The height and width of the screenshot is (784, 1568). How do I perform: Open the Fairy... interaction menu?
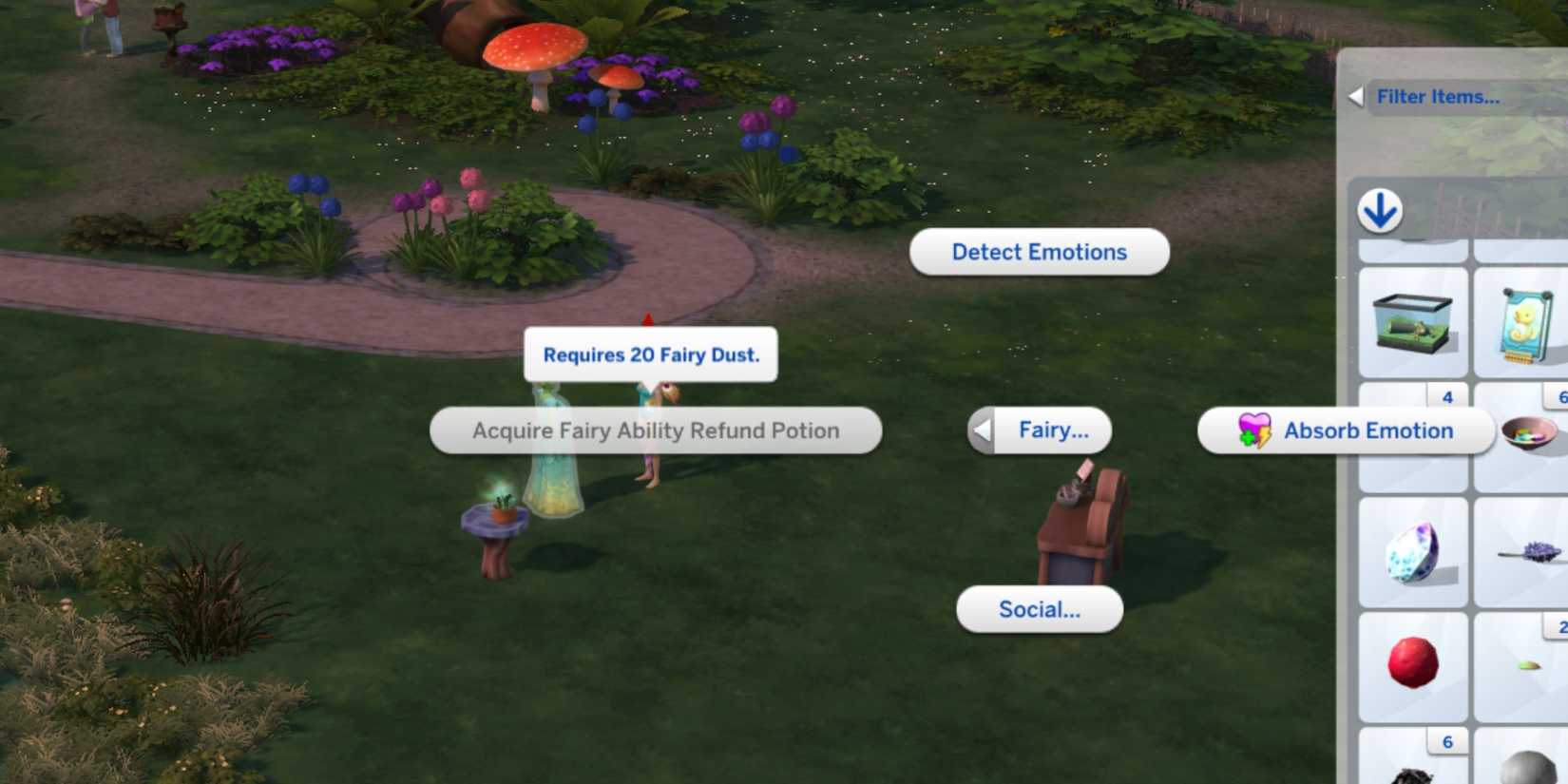point(1053,430)
